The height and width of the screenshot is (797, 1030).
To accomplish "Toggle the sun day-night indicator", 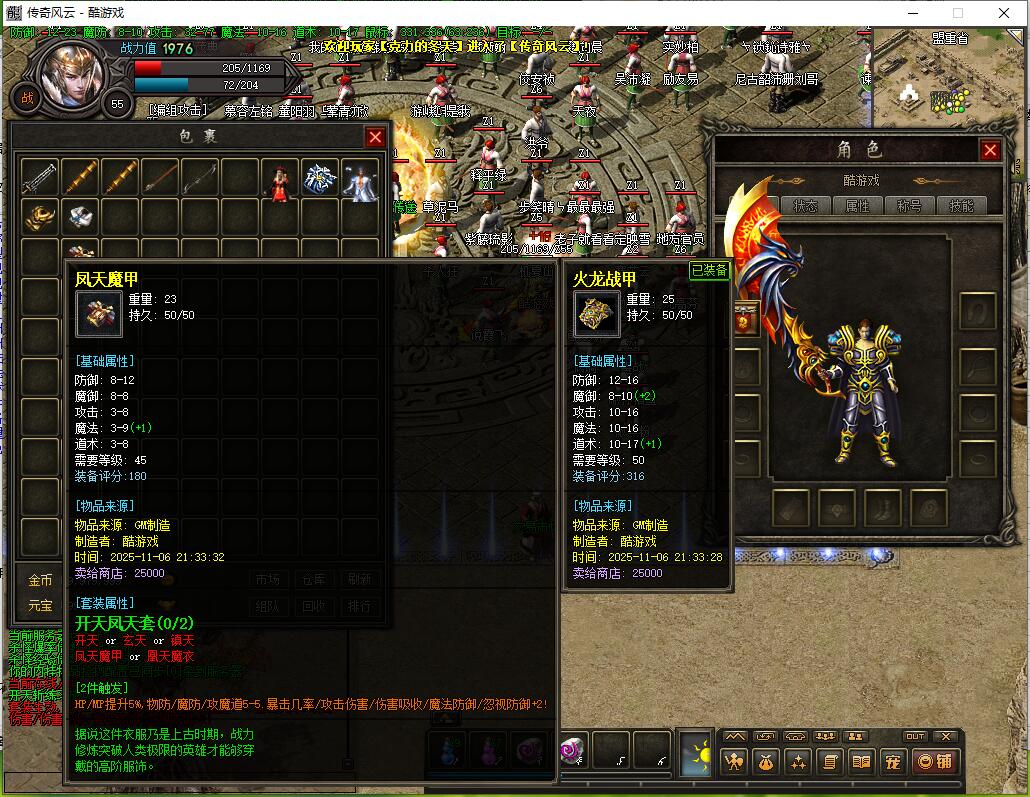I will pos(695,754).
